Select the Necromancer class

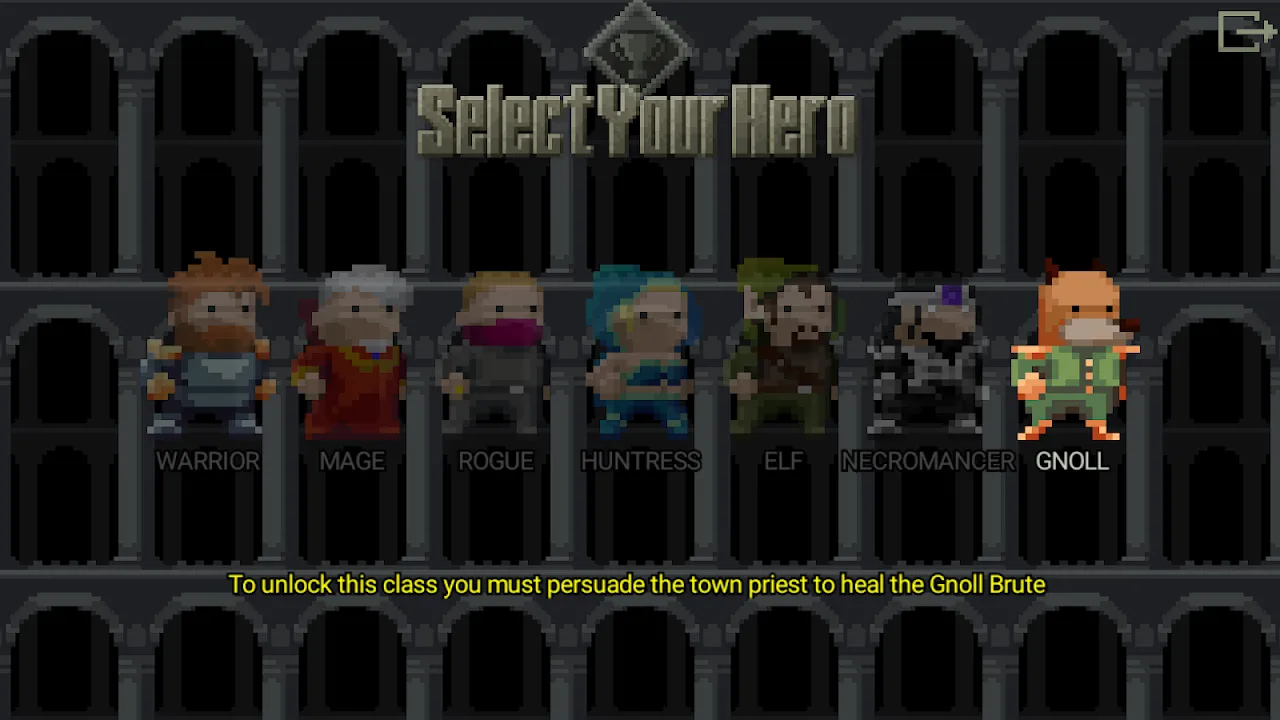(x=928, y=350)
